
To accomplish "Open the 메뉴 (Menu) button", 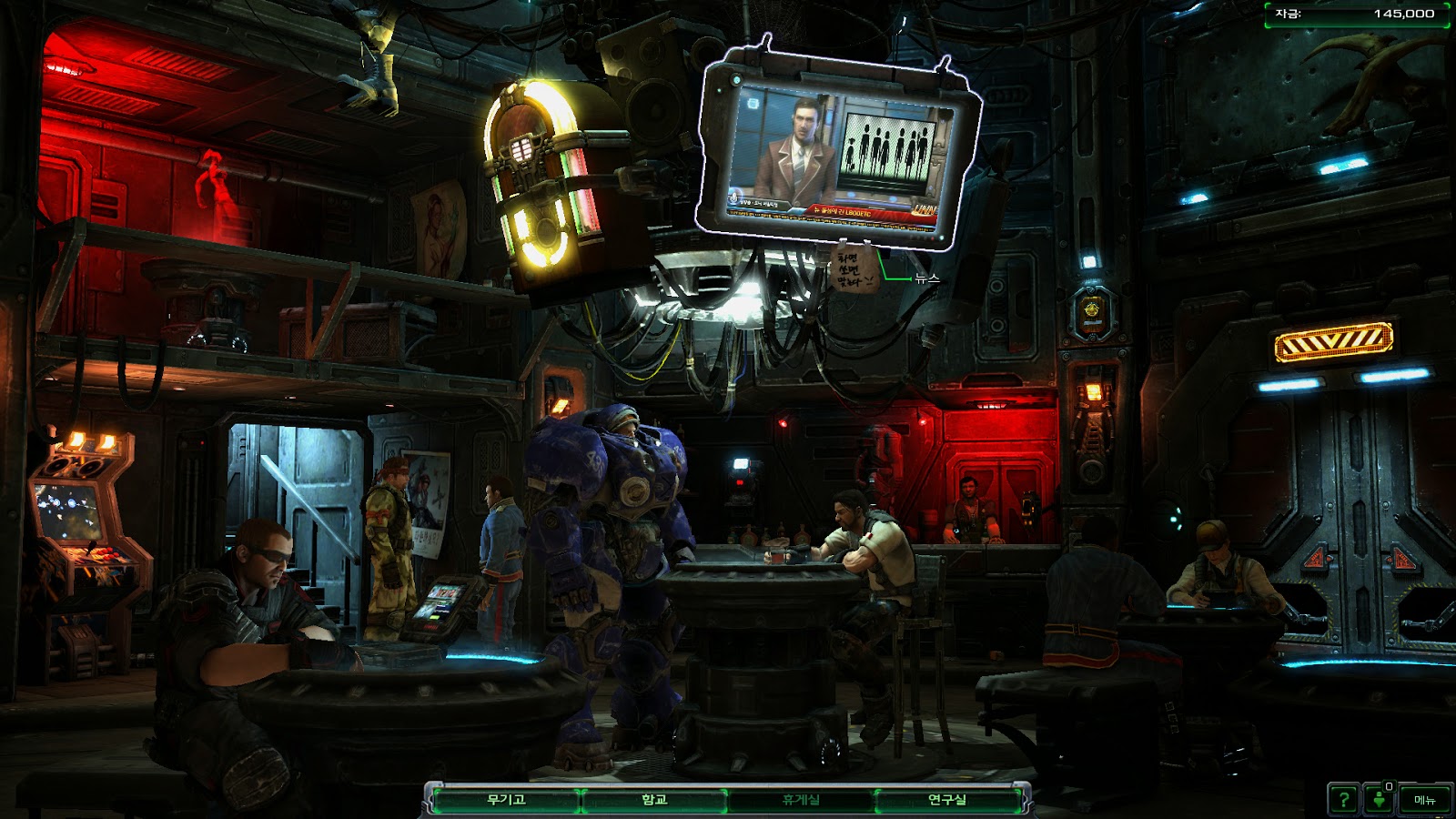I will (1424, 800).
